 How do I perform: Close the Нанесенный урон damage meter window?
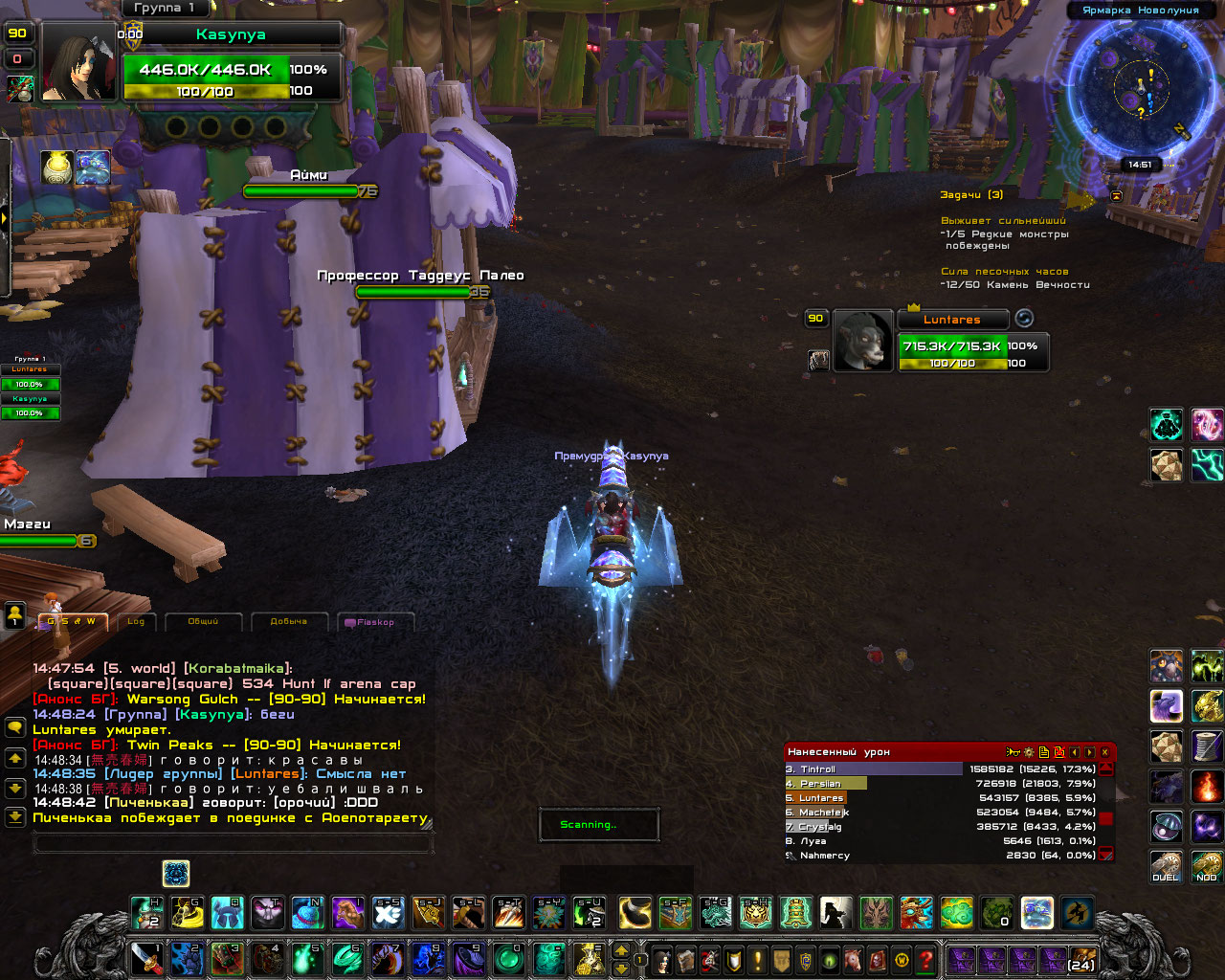click(1104, 752)
